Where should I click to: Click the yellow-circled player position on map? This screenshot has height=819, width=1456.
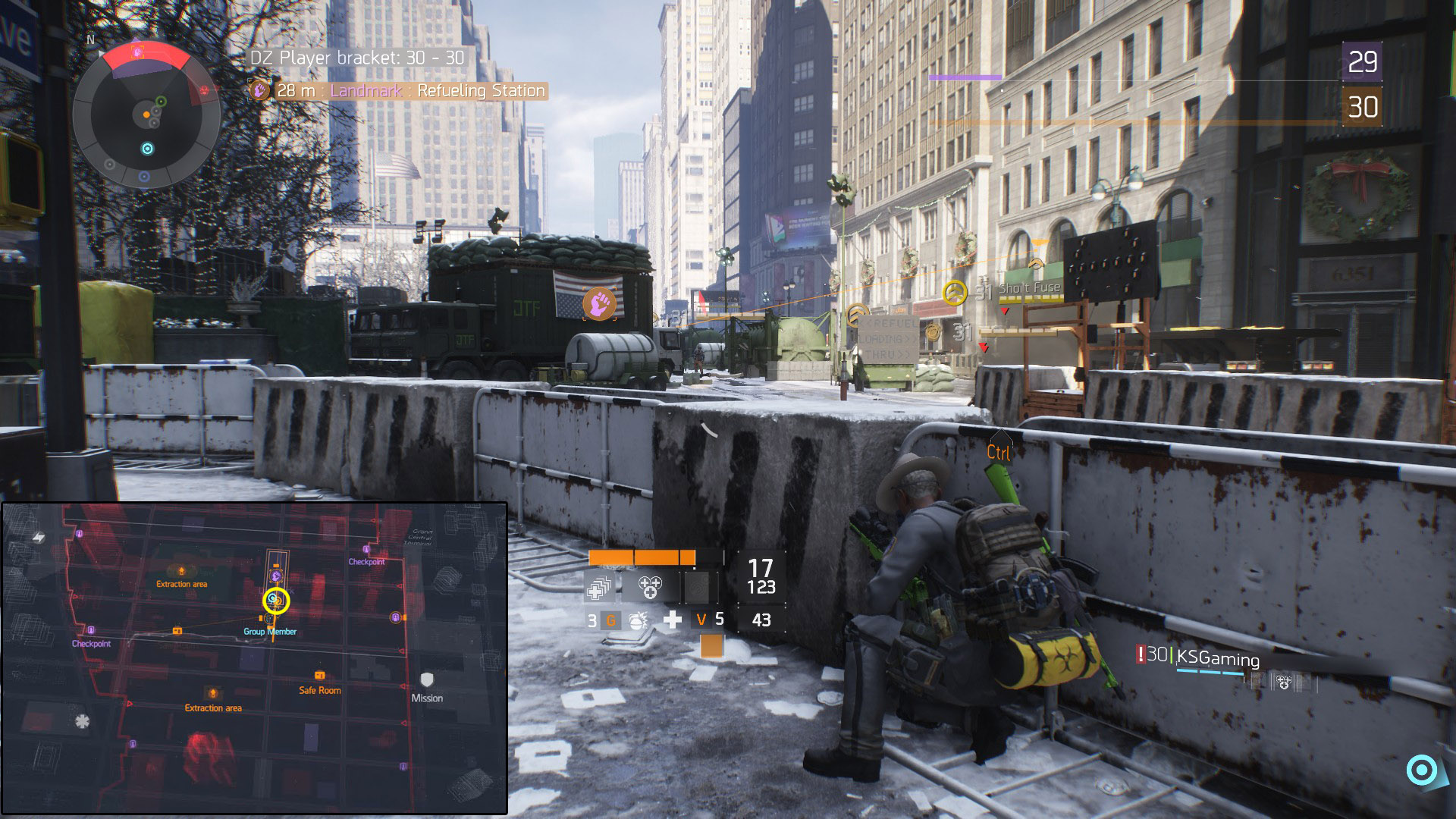[x=276, y=601]
